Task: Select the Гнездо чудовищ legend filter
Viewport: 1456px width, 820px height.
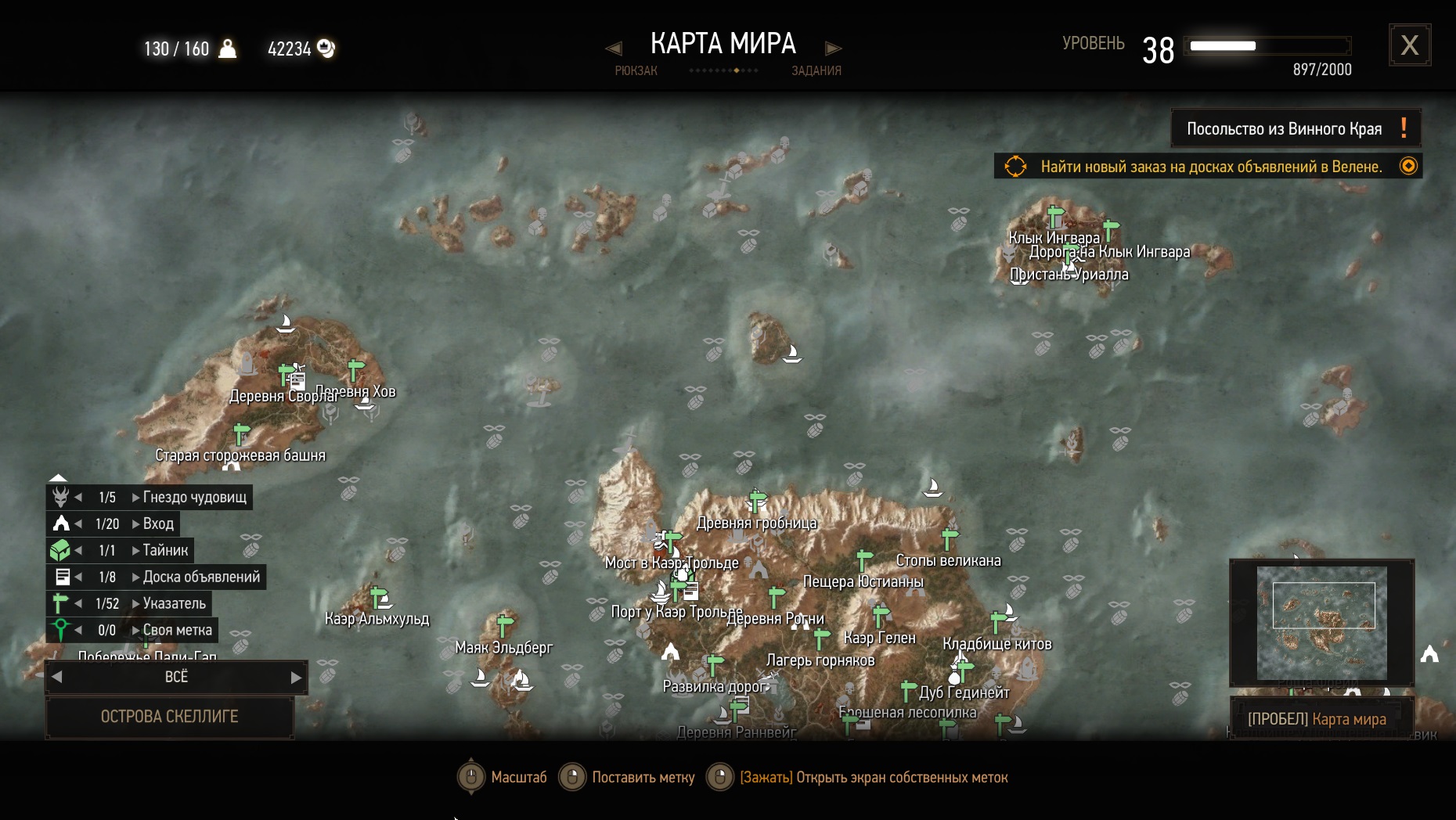Action: pyautogui.click(x=194, y=497)
